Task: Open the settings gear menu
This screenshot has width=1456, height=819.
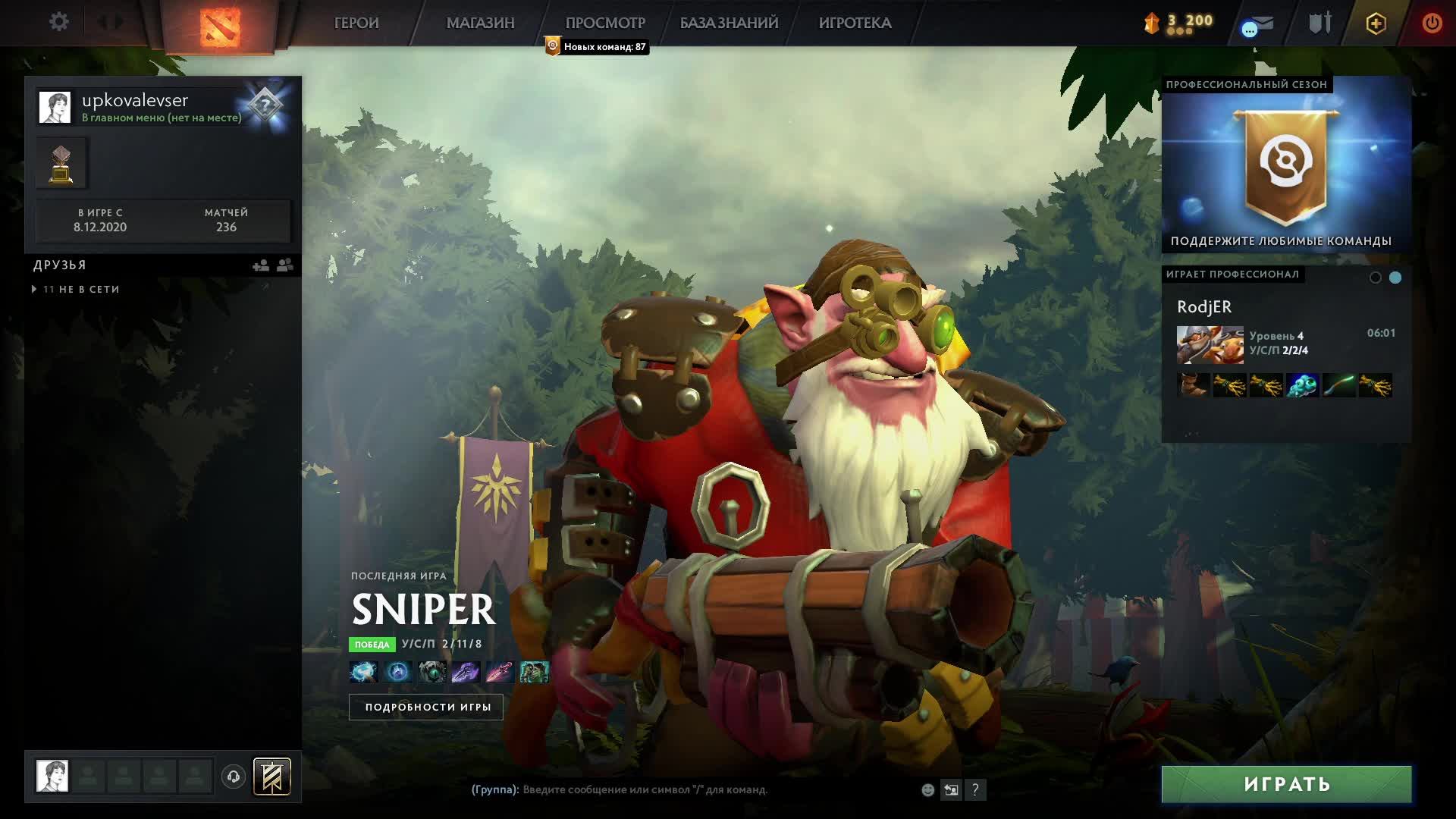Action: pyautogui.click(x=58, y=22)
